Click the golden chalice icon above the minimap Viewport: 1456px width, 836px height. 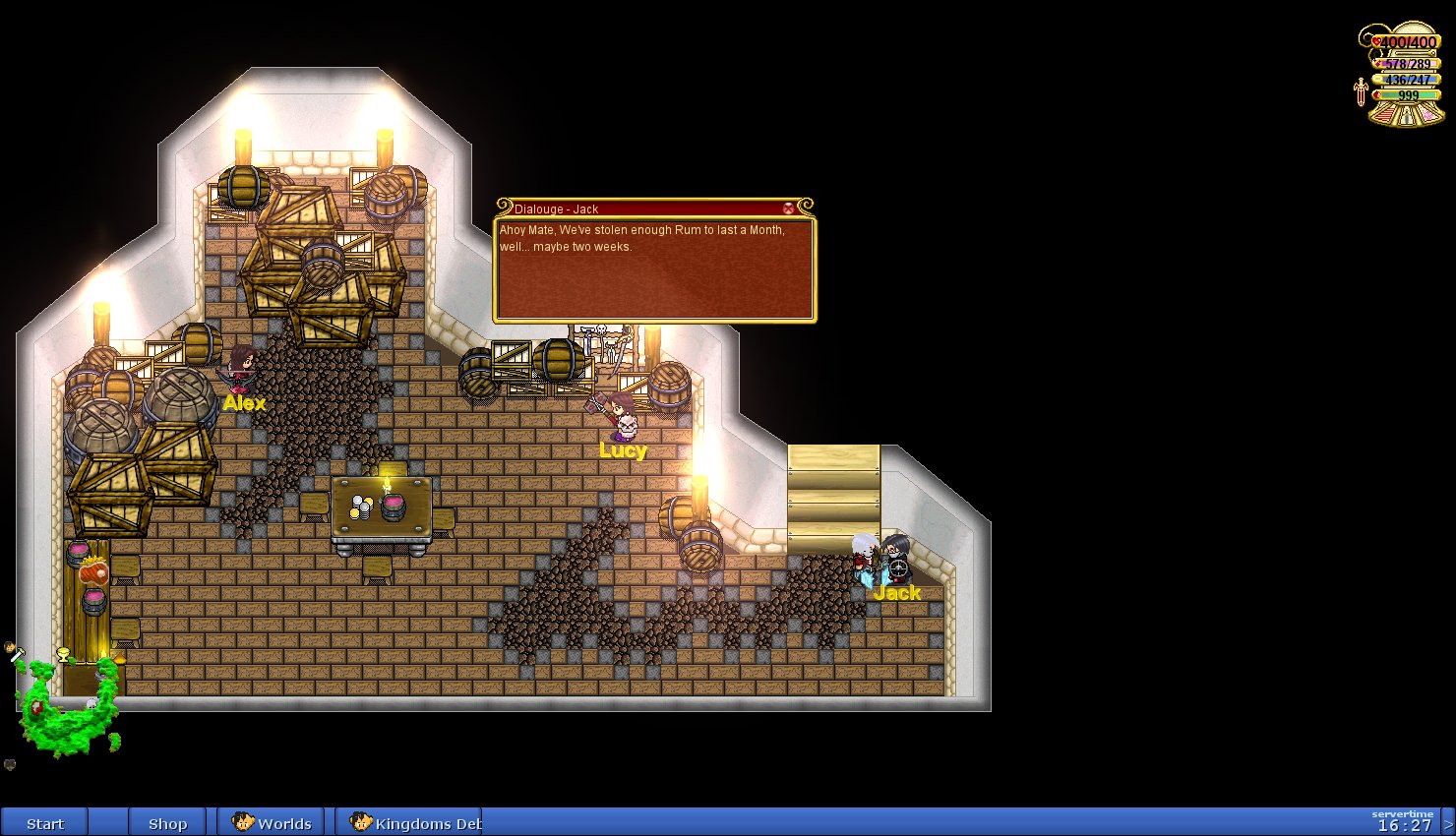tap(64, 654)
